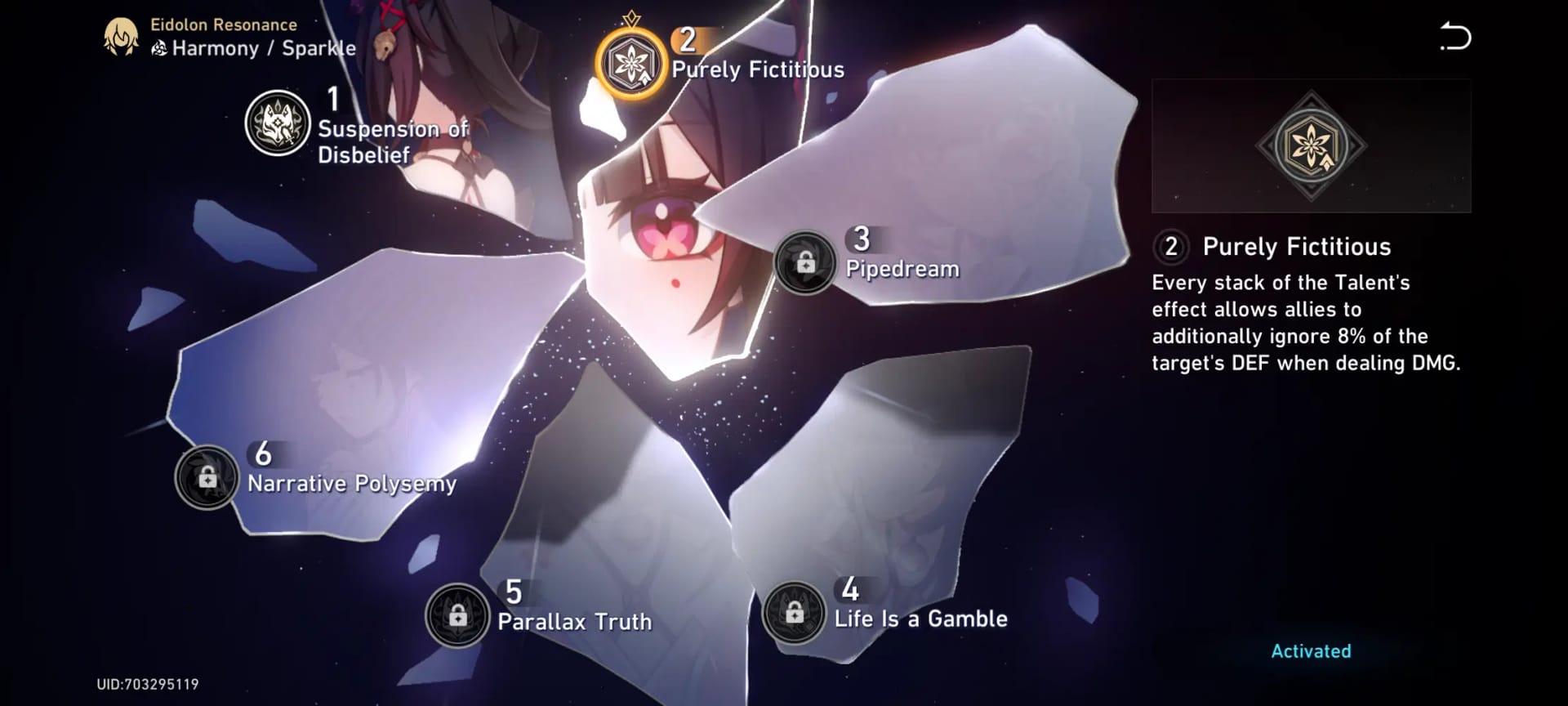Click the Harmony path icon beside Sparkle
The image size is (1568, 706).
[160, 48]
